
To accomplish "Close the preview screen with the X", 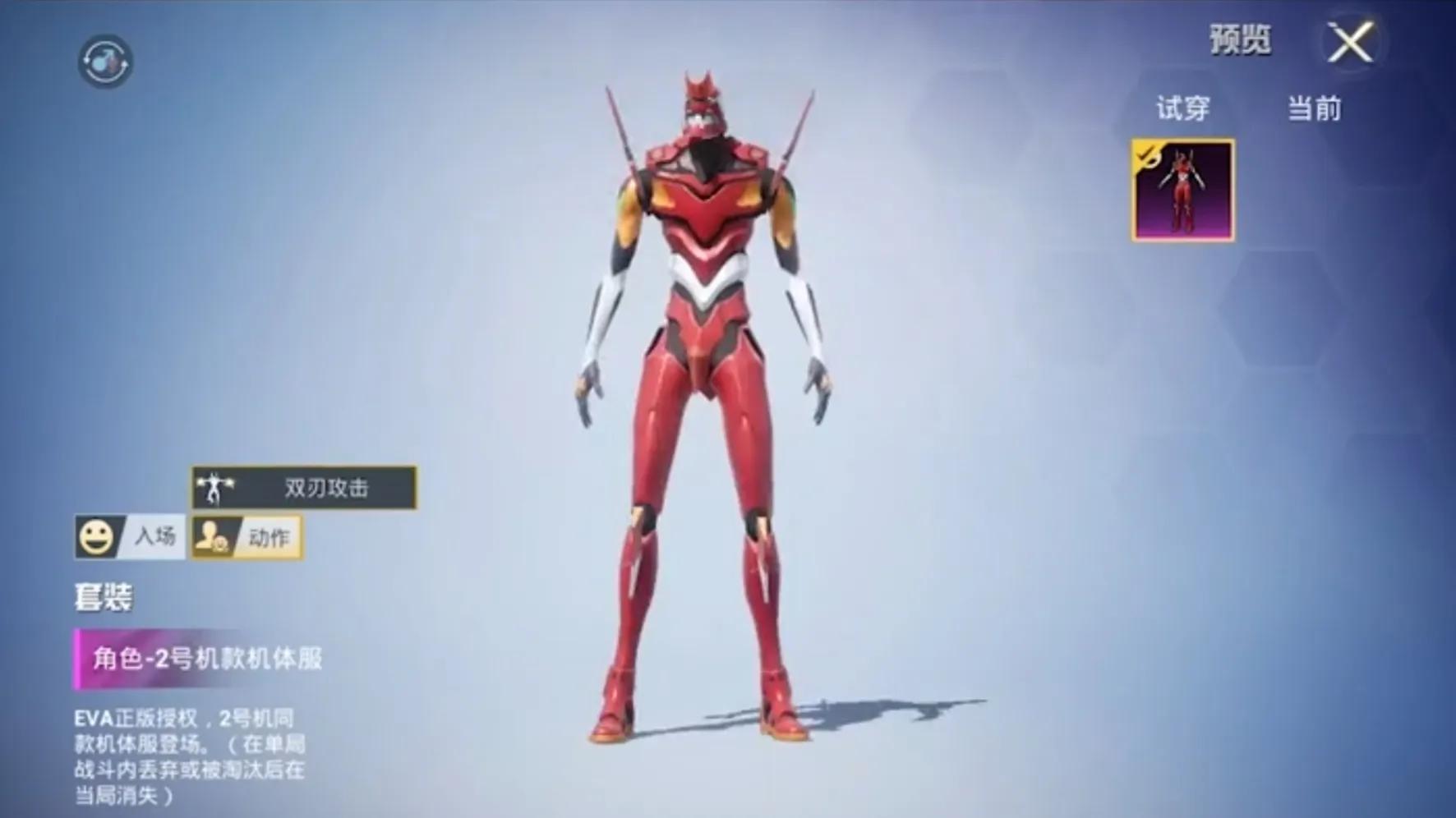I will [1351, 43].
